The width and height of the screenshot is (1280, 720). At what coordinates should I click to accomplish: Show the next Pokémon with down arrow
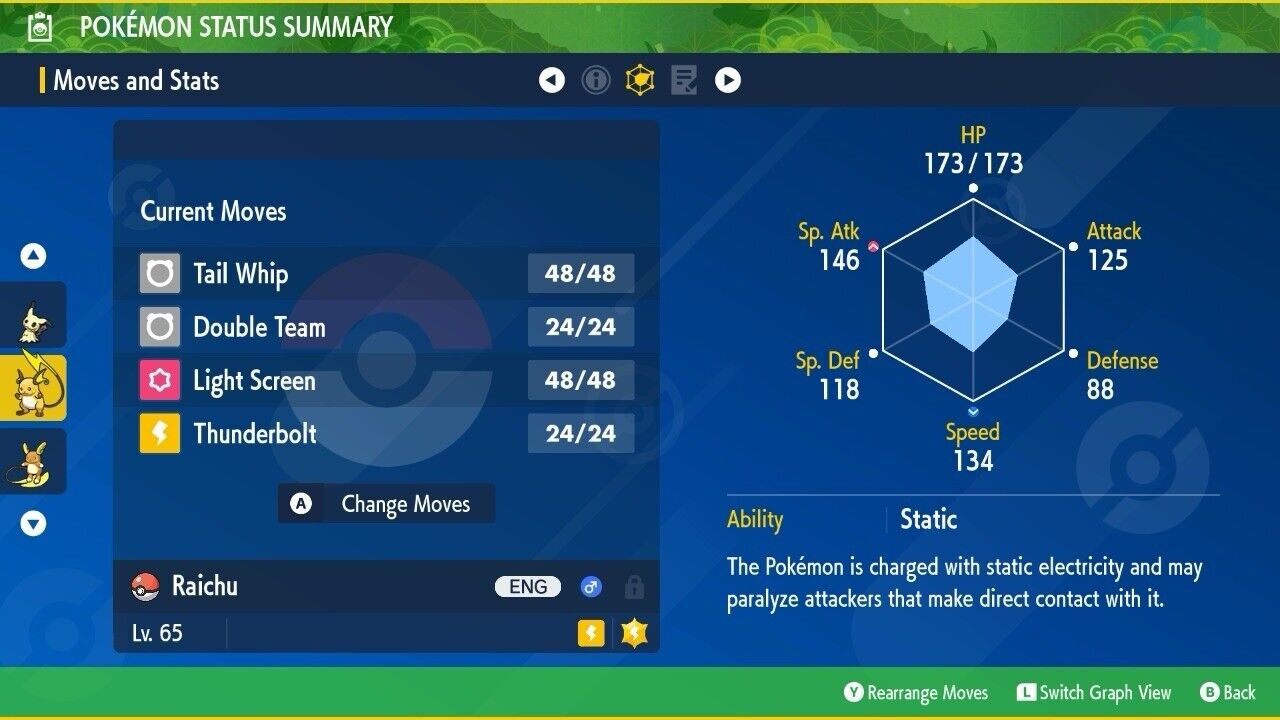click(x=33, y=523)
